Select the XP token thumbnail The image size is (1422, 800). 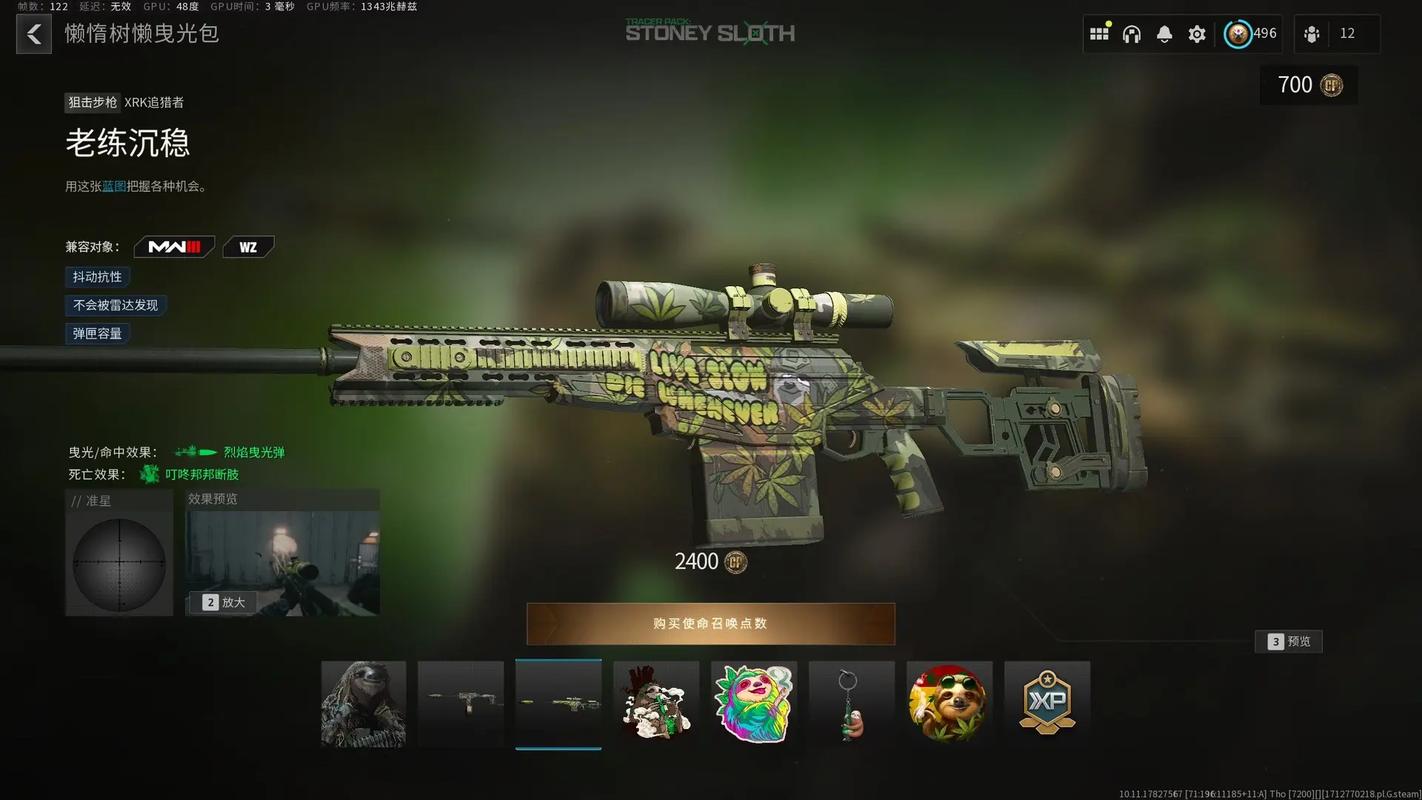[1047, 703]
